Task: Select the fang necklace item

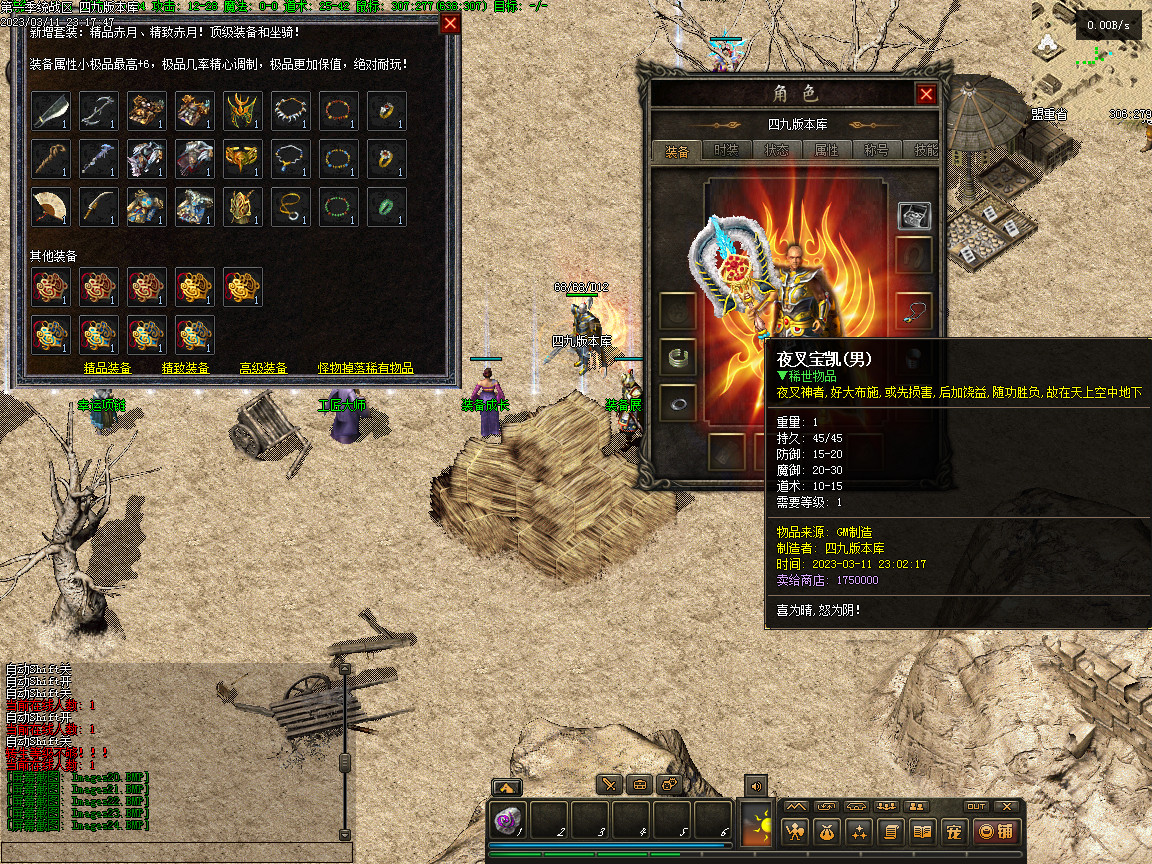Action: pos(290,110)
